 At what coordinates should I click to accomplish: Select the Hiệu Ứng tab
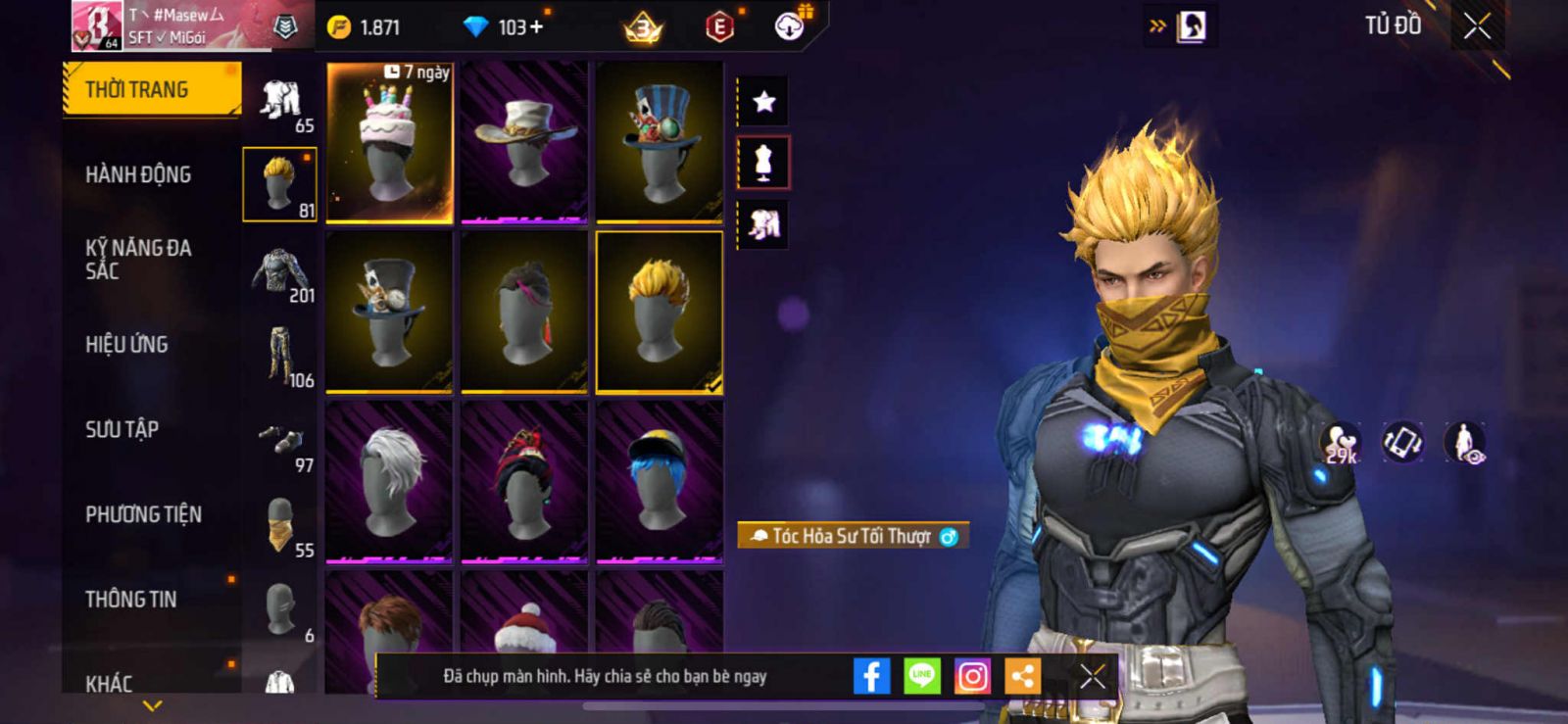coord(126,345)
